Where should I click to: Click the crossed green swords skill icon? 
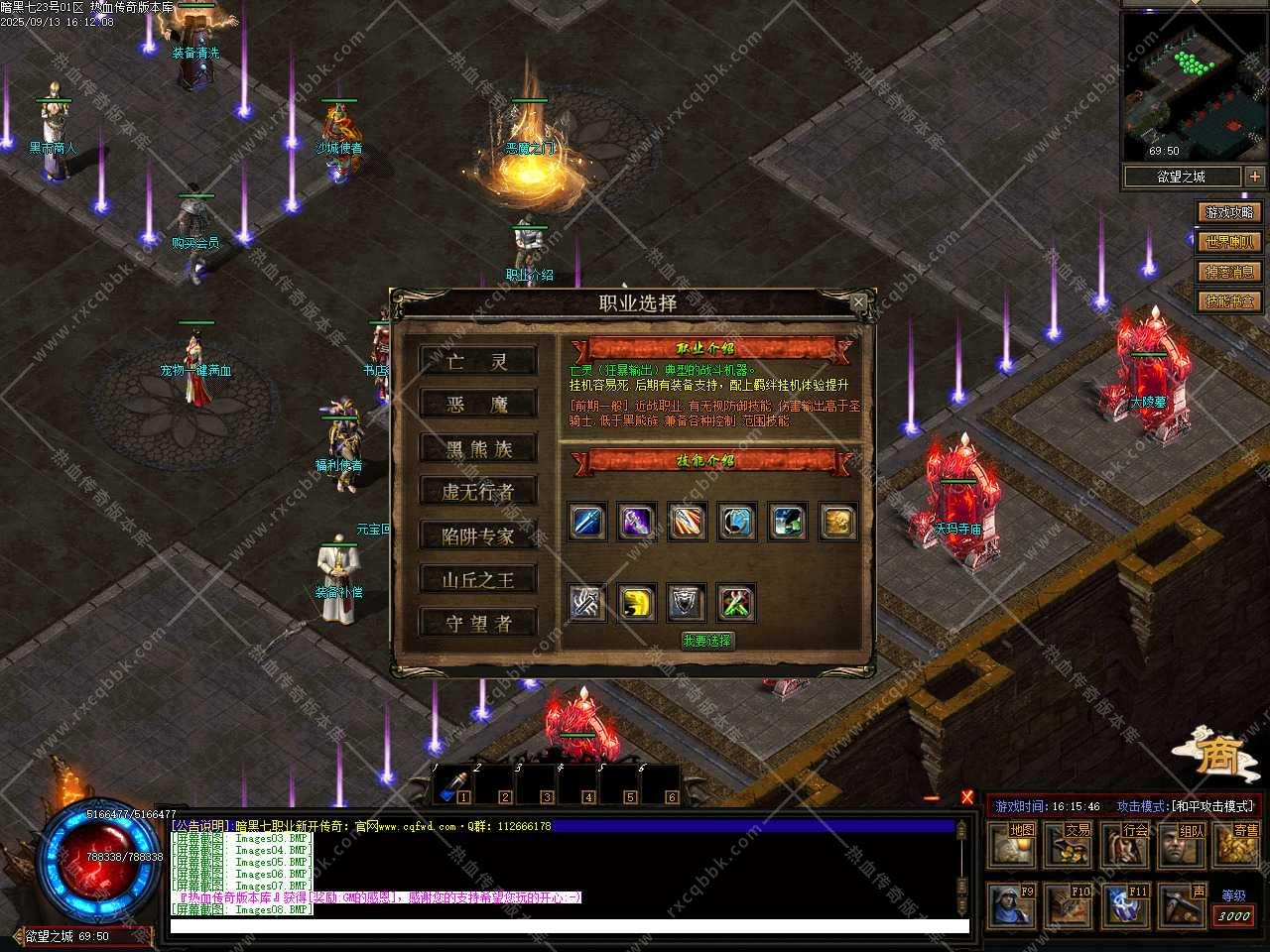735,602
